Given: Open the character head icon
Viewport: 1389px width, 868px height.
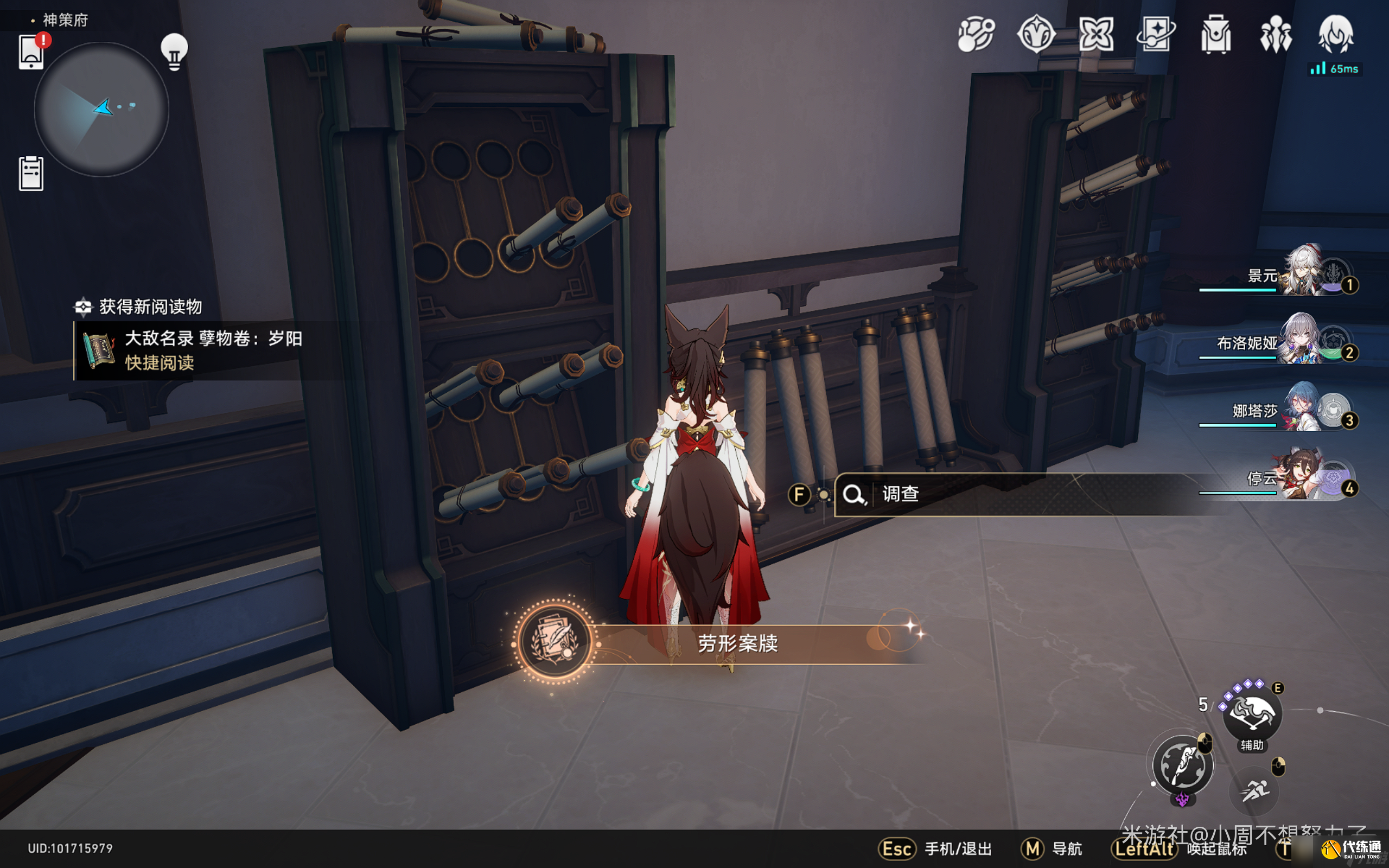Looking at the screenshot, I should [1336, 34].
